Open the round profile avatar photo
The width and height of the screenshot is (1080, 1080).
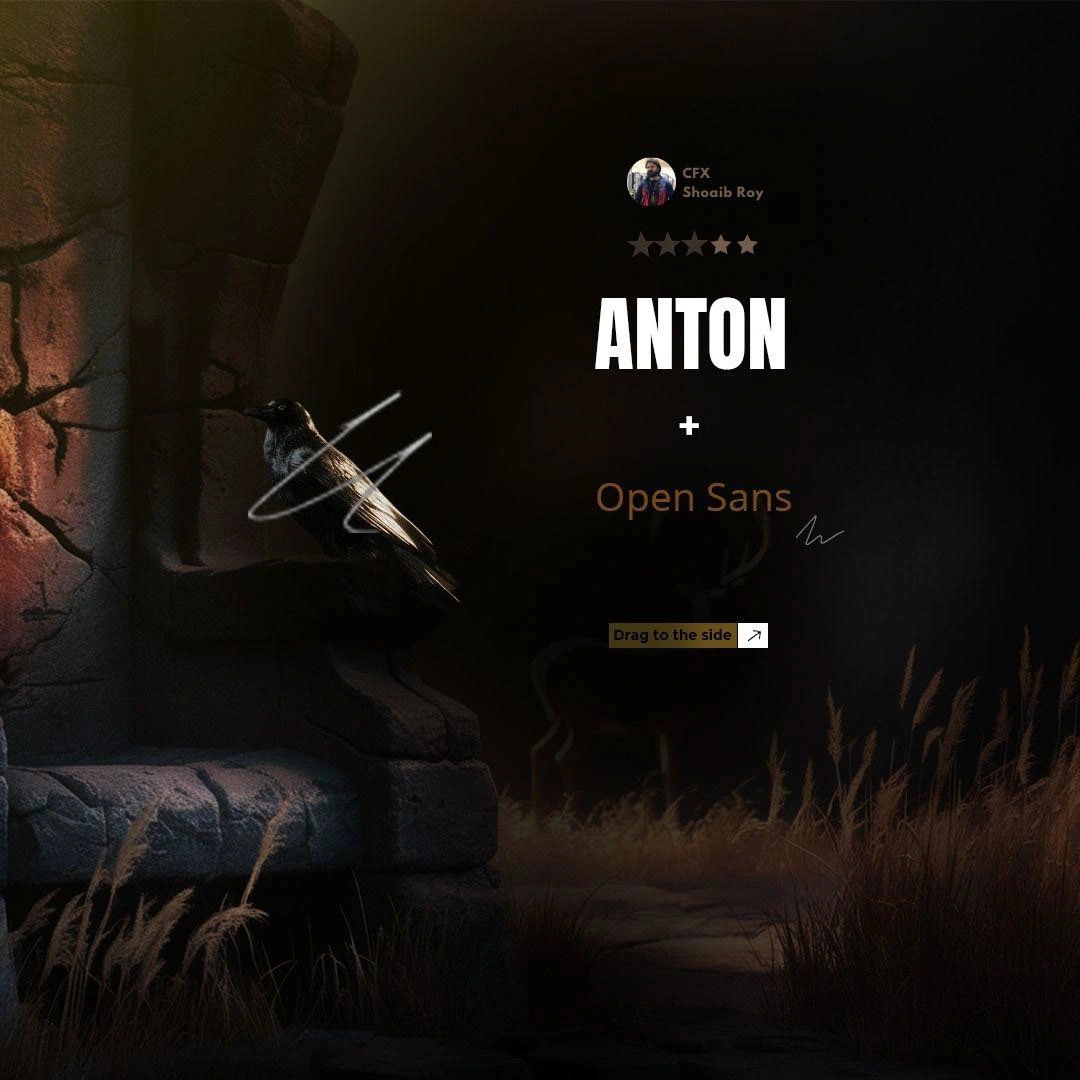pyautogui.click(x=651, y=182)
